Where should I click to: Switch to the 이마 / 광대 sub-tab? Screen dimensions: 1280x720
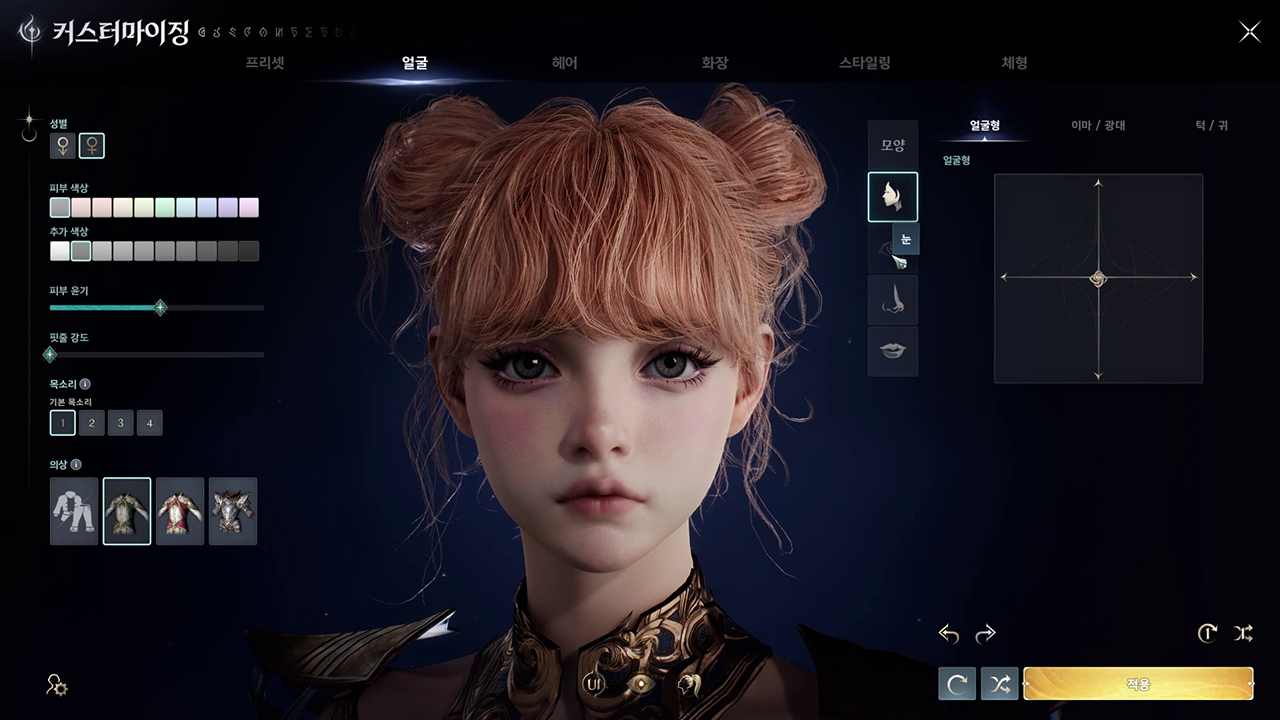pos(1098,126)
